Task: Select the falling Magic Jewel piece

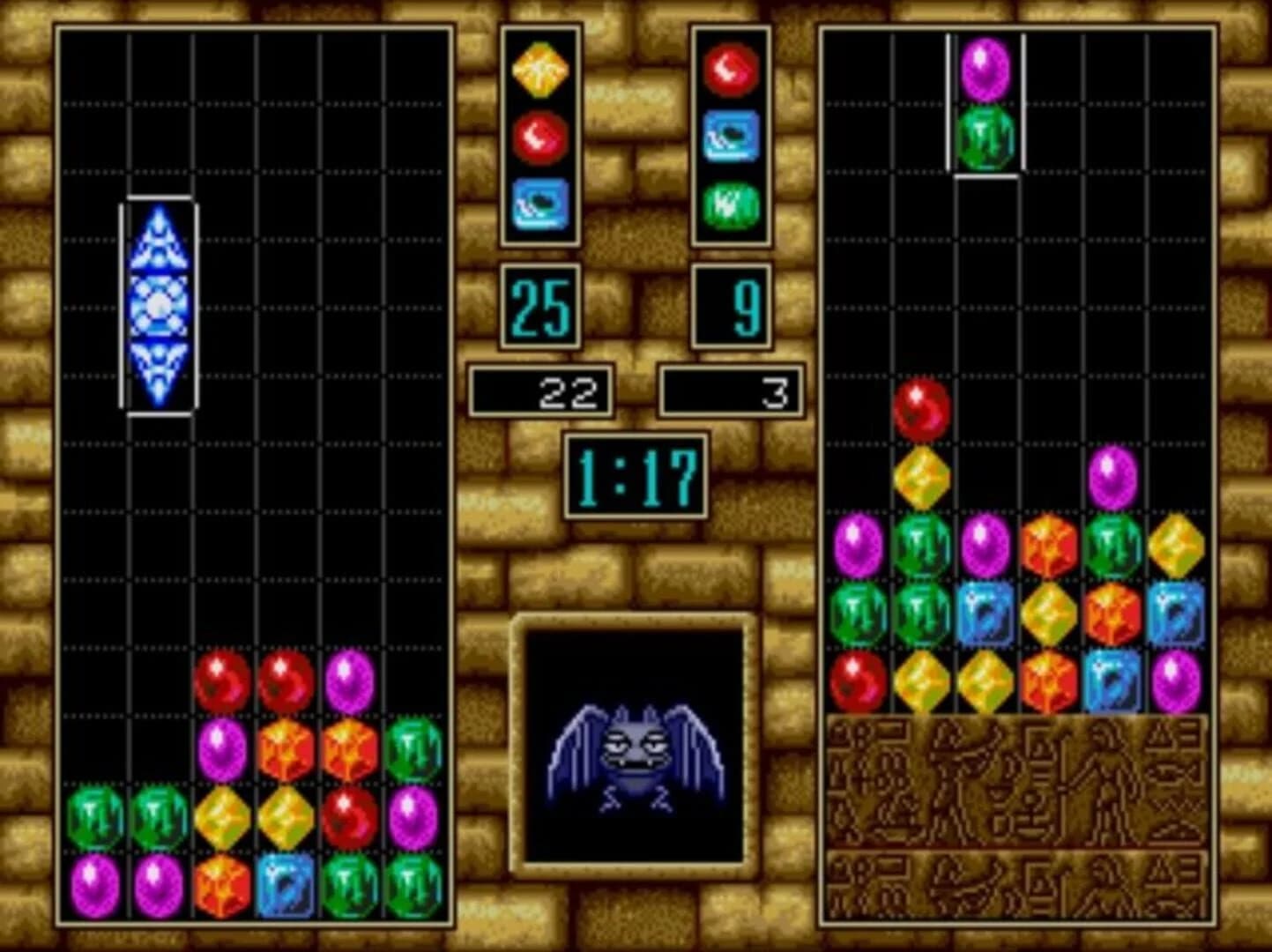Action: point(159,306)
